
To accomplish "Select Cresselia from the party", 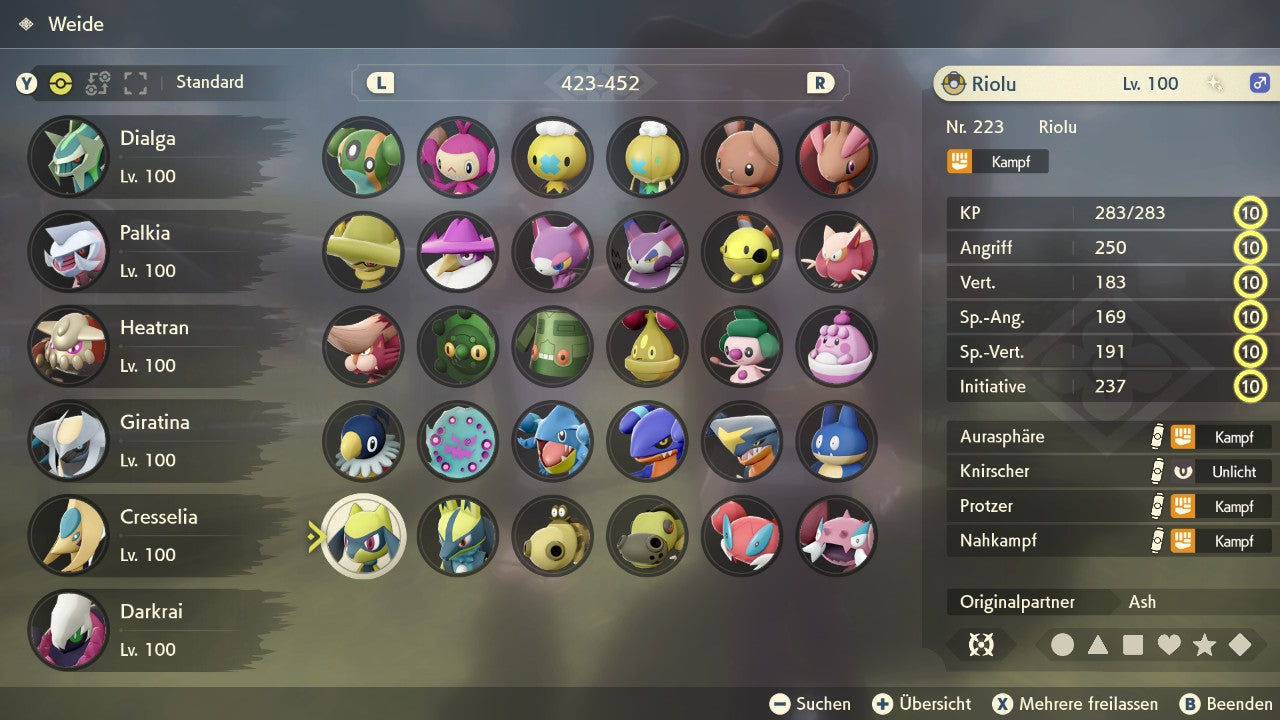I will pyautogui.click(x=150, y=535).
